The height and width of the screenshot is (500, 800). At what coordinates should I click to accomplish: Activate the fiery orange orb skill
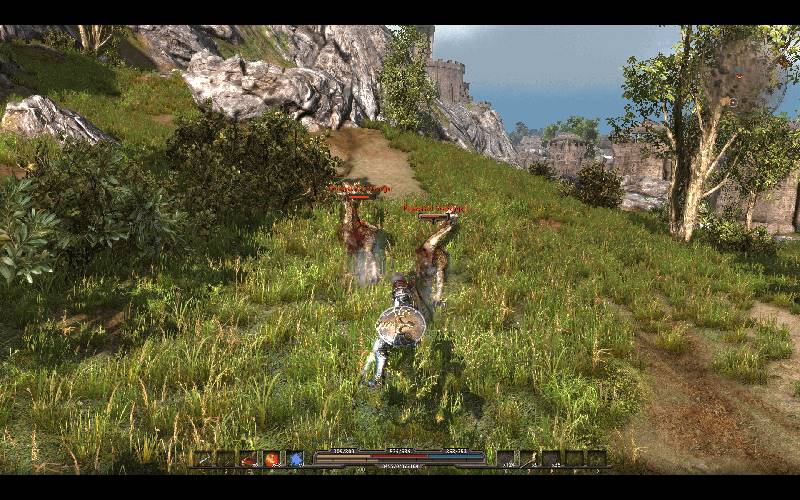(272, 459)
